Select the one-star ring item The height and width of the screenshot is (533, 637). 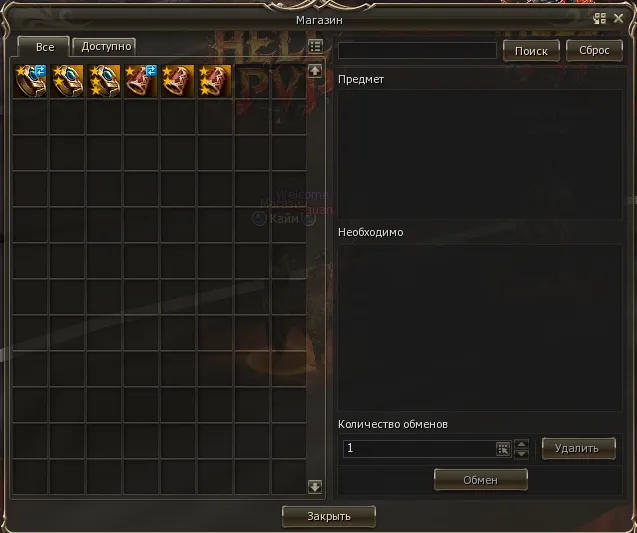[30, 81]
